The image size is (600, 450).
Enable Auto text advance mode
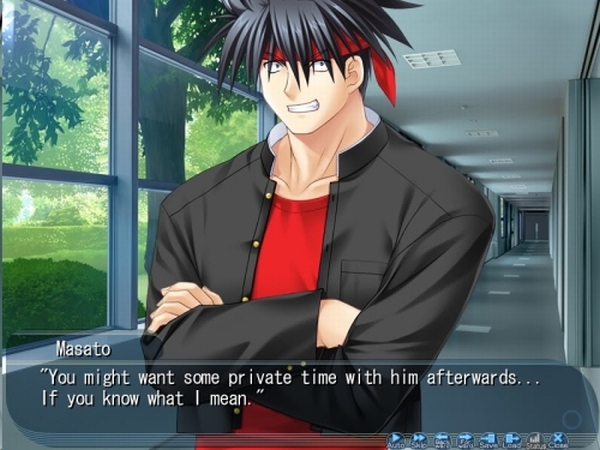(x=396, y=439)
